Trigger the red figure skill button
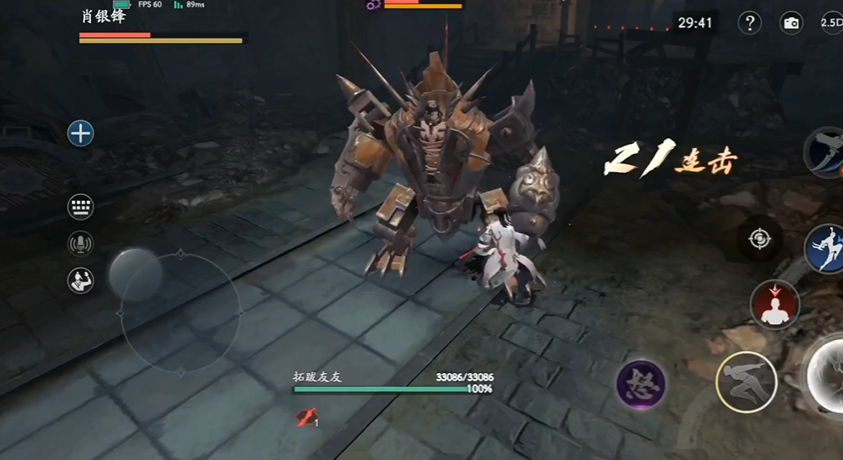 pyautogui.click(x=775, y=305)
